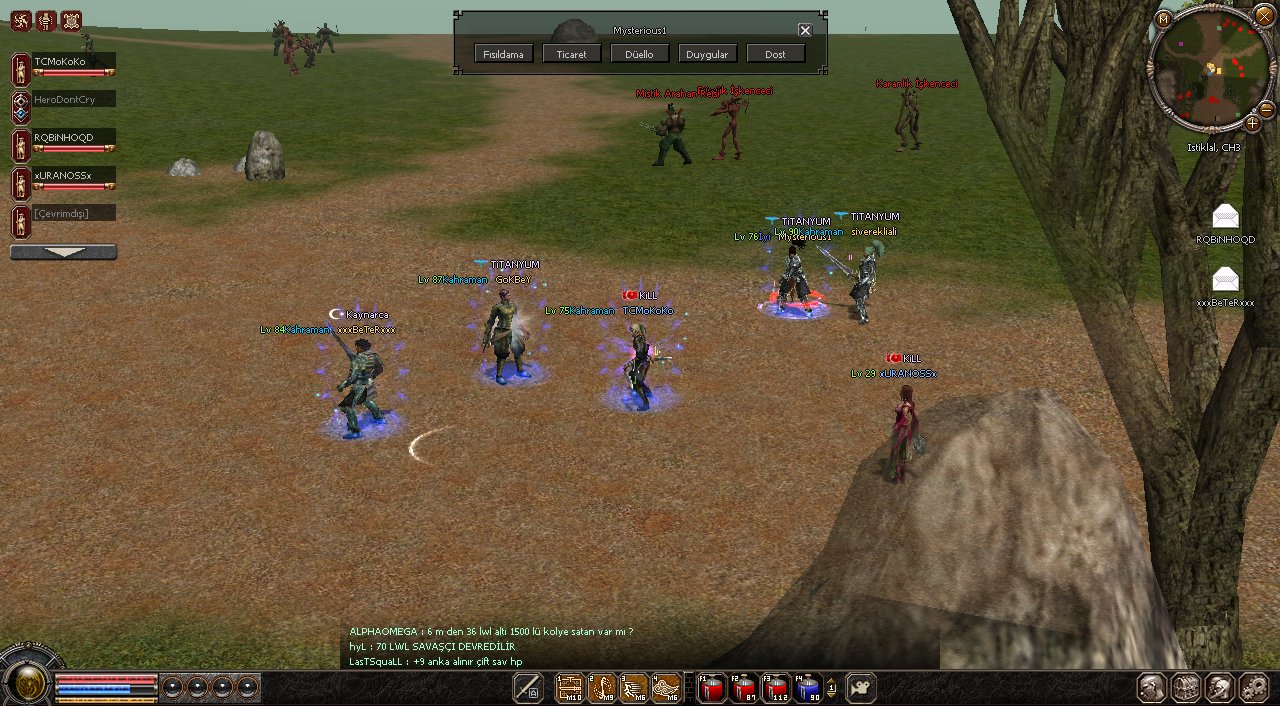Challenge Mysterious1 with Düello button

coord(640,54)
